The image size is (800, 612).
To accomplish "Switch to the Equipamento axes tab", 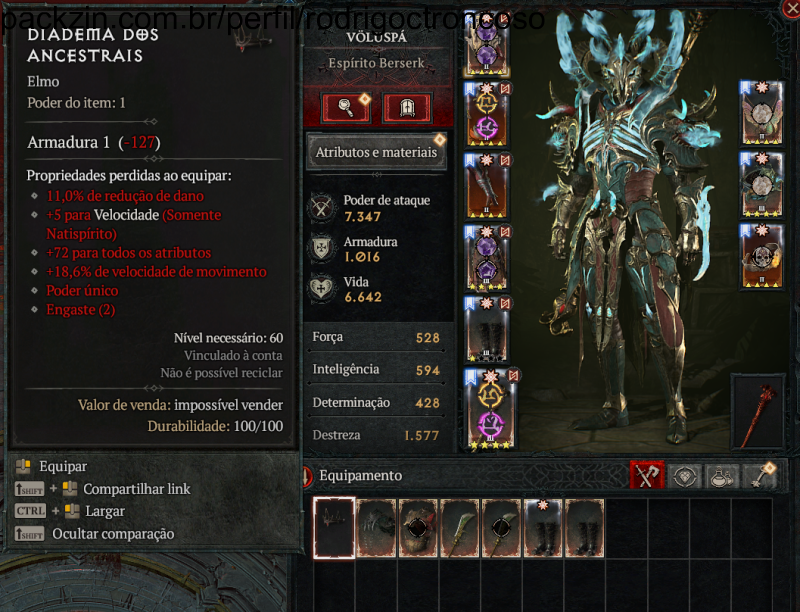I will tap(647, 476).
